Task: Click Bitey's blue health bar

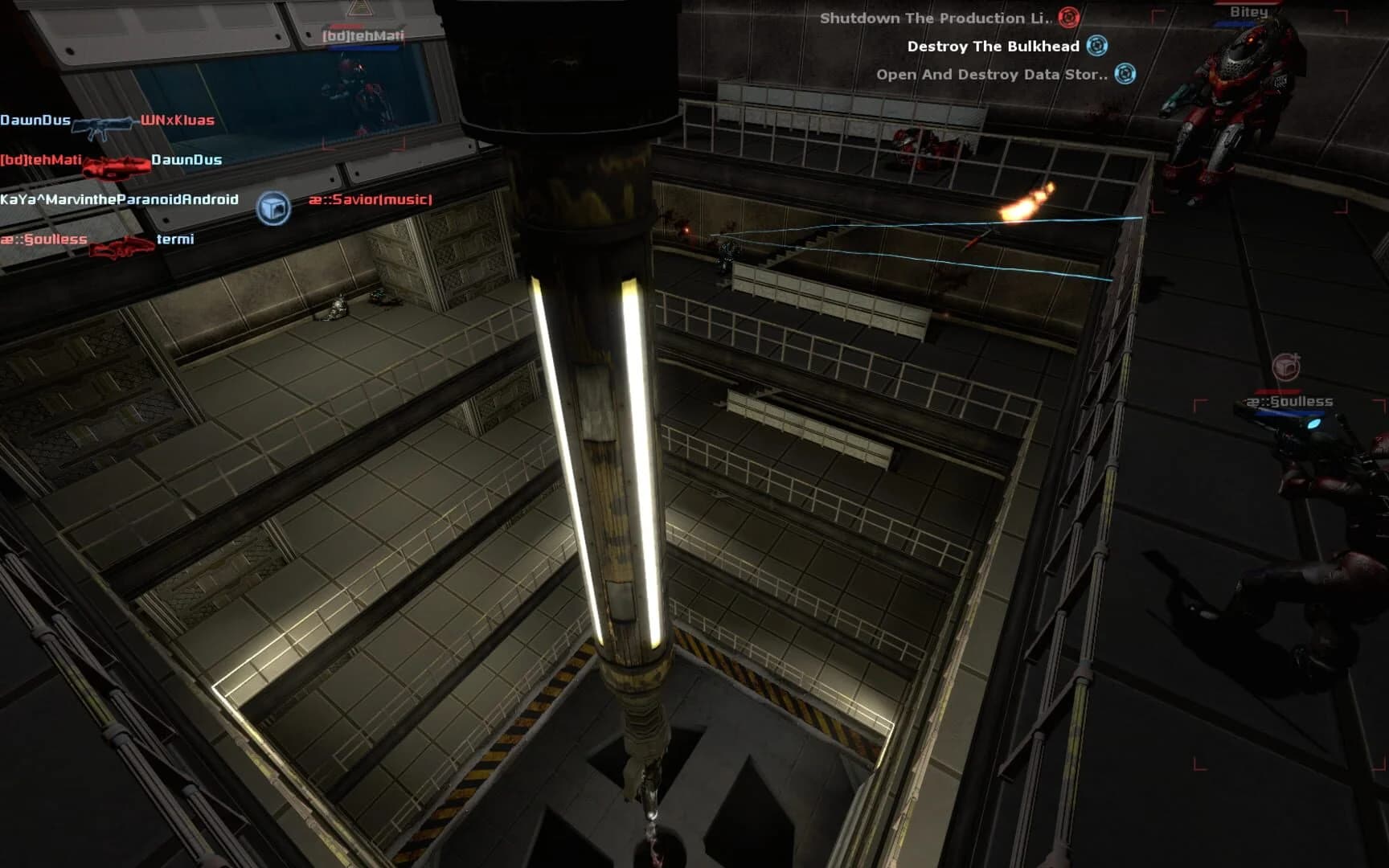Action: (x=1232, y=23)
